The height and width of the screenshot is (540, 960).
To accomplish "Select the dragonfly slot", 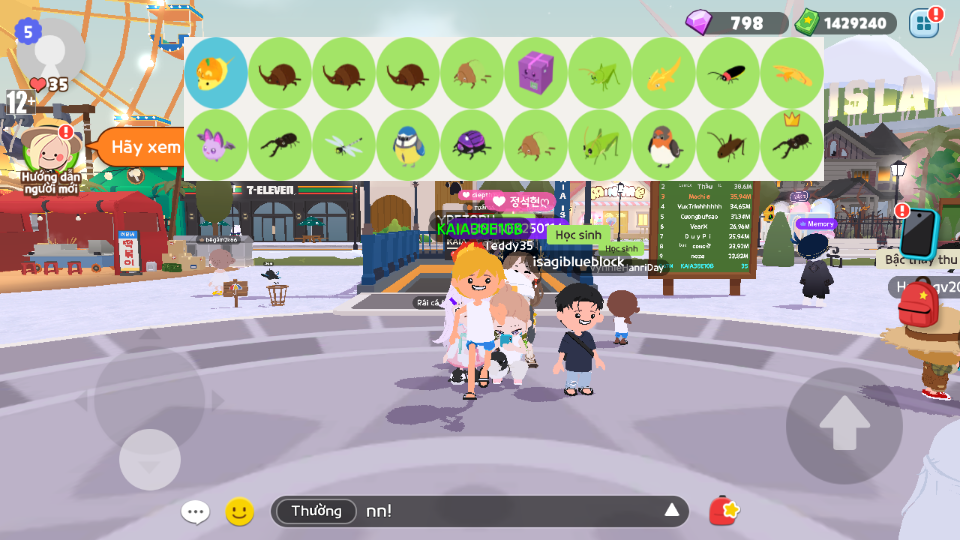I will 344,144.
